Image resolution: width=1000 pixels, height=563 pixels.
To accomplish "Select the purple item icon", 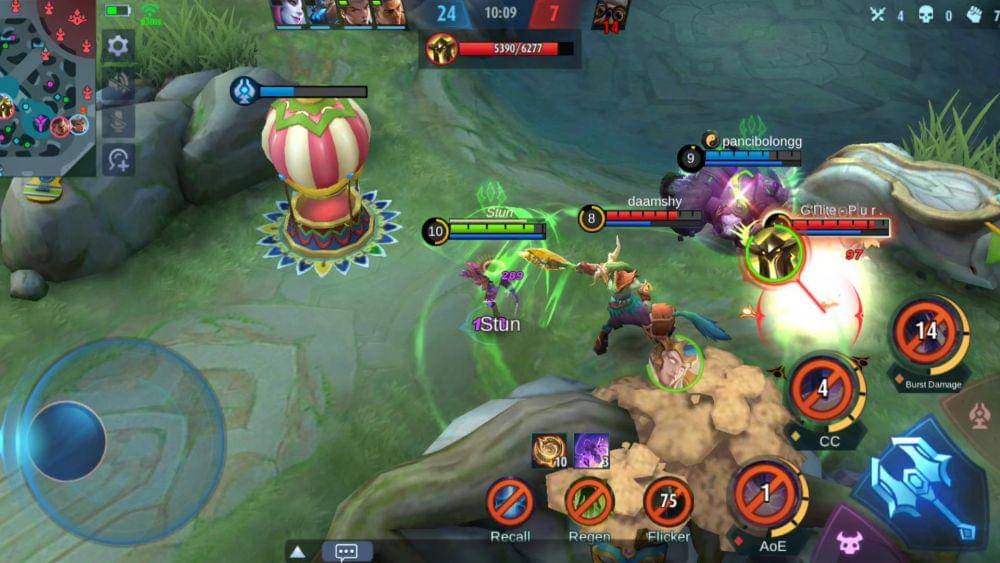I will tap(591, 450).
